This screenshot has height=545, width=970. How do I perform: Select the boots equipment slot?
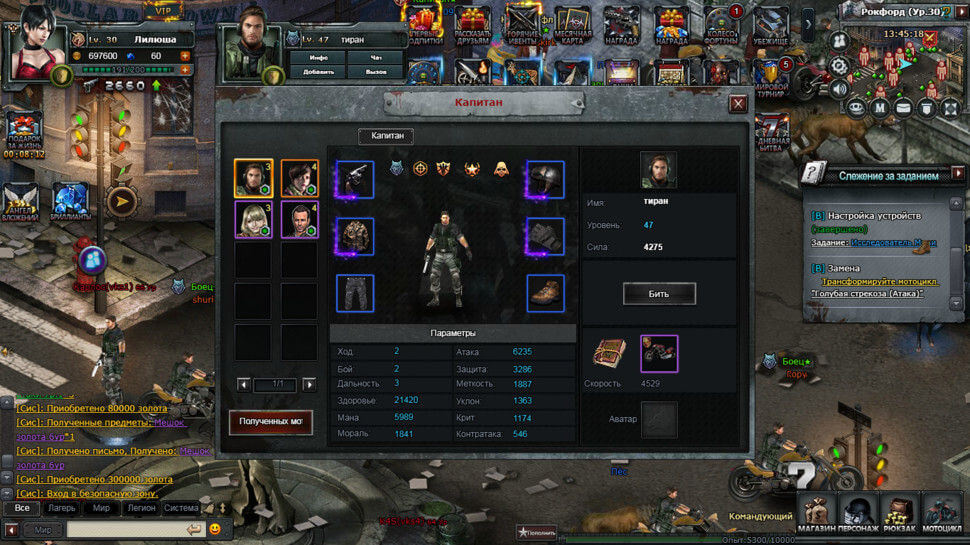[x=545, y=294]
